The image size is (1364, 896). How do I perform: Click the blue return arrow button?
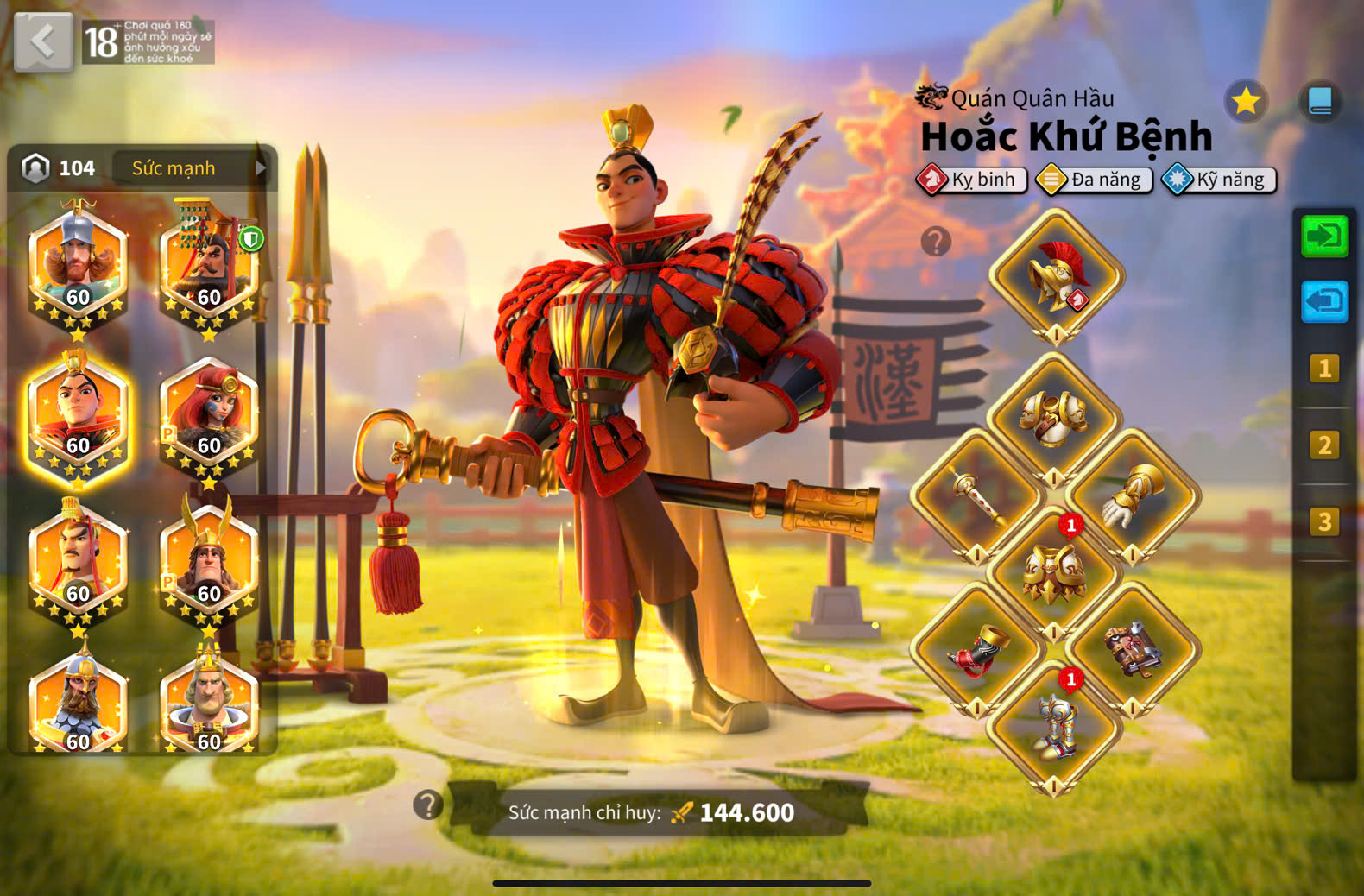pos(1324,302)
